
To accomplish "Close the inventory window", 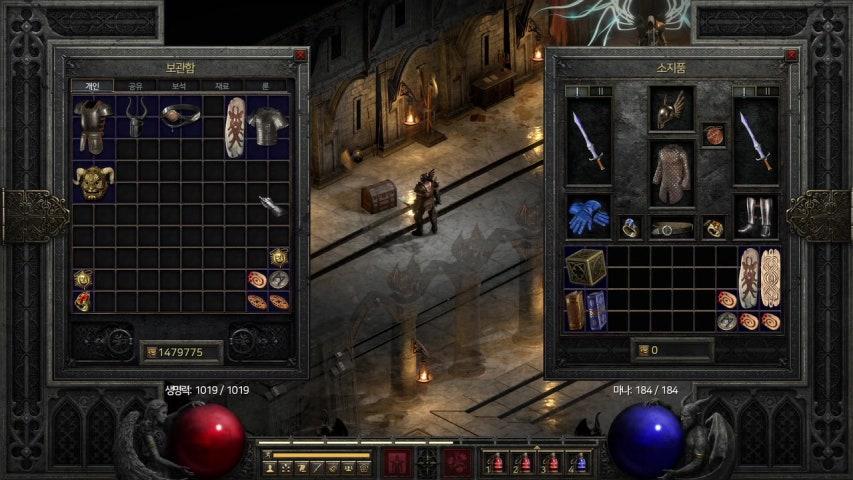I will 792,56.
